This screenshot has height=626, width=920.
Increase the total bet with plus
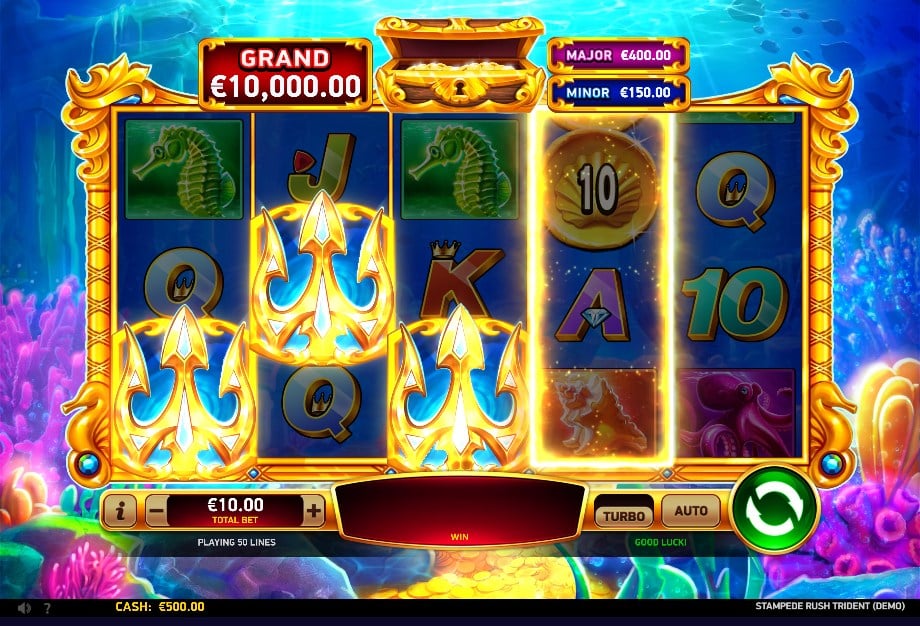click(314, 511)
